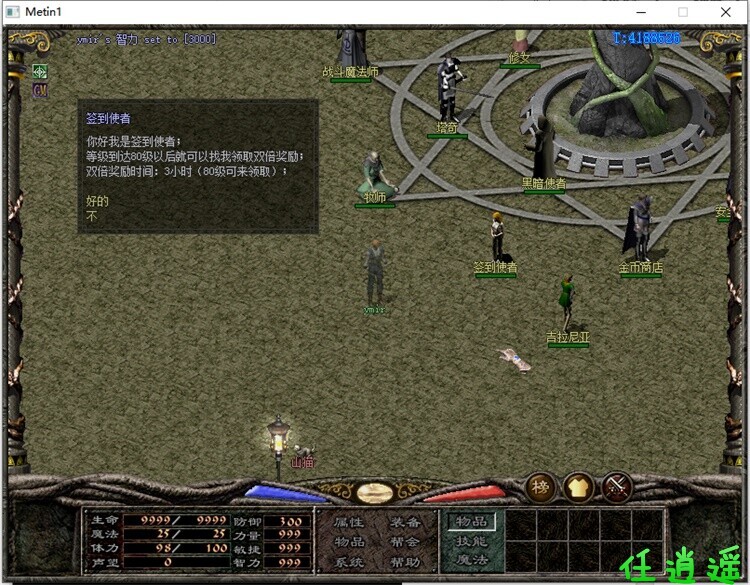This screenshot has height=585, width=750.
Task: Close the Metin1 window
Action: pos(726,12)
